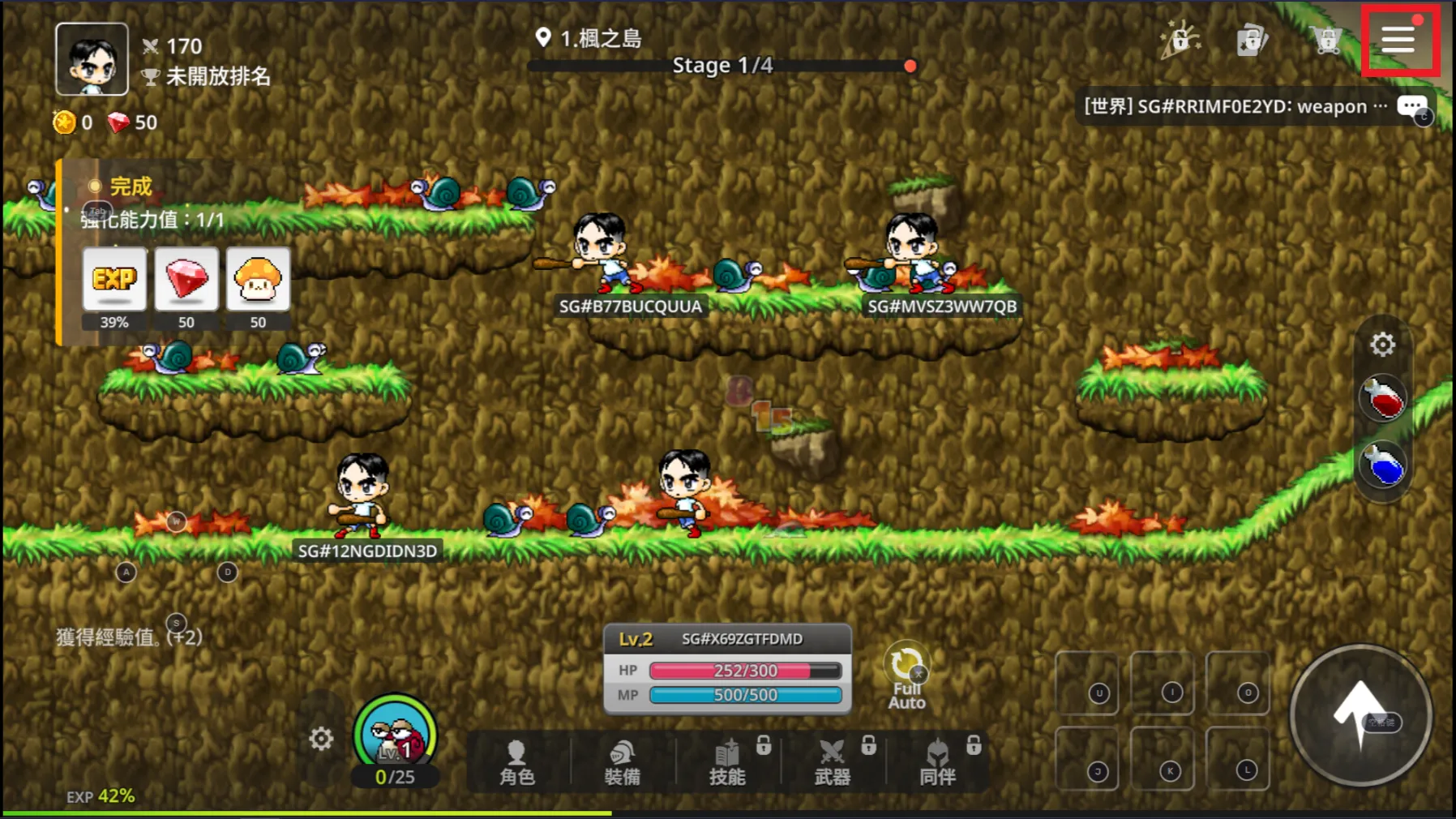
Task: Open the locked 同伴 companion tab
Action: click(937, 762)
